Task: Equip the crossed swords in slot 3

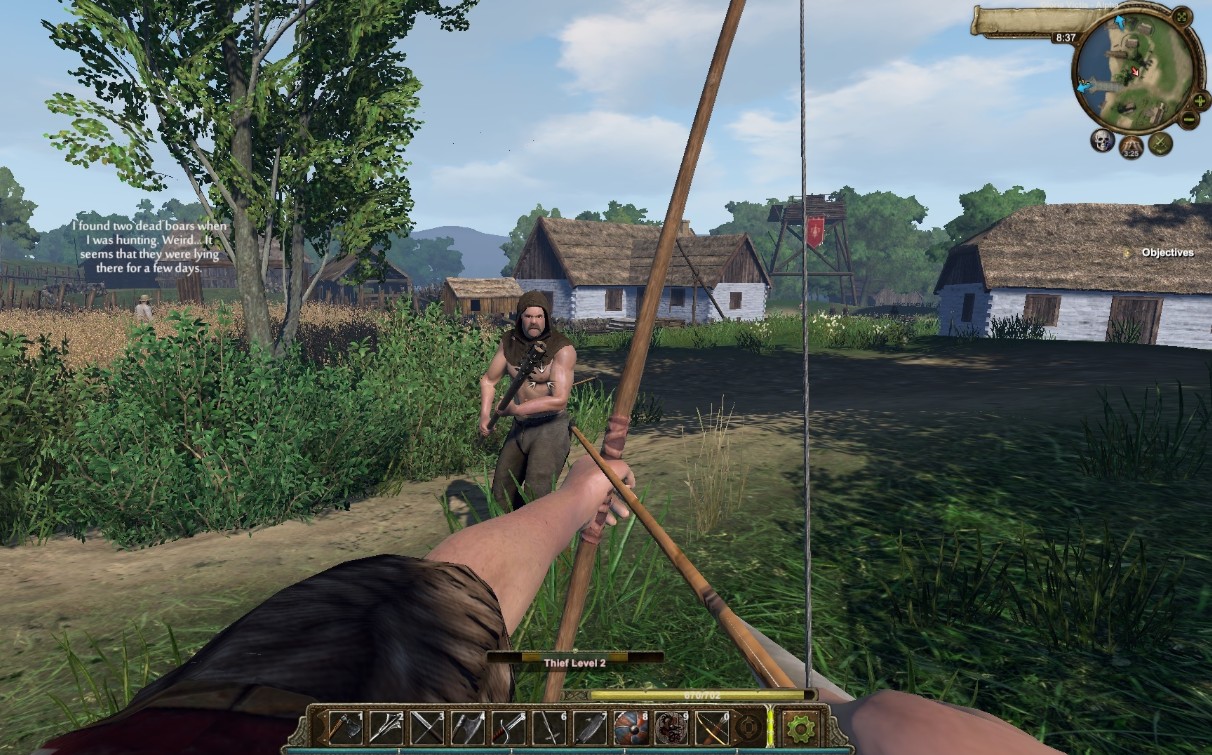Action: pyautogui.click(x=427, y=727)
